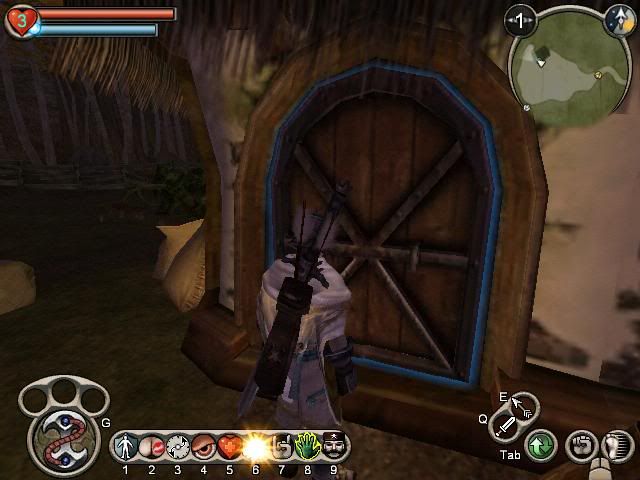Toggle the footprint sneak icon

[x=617, y=444]
